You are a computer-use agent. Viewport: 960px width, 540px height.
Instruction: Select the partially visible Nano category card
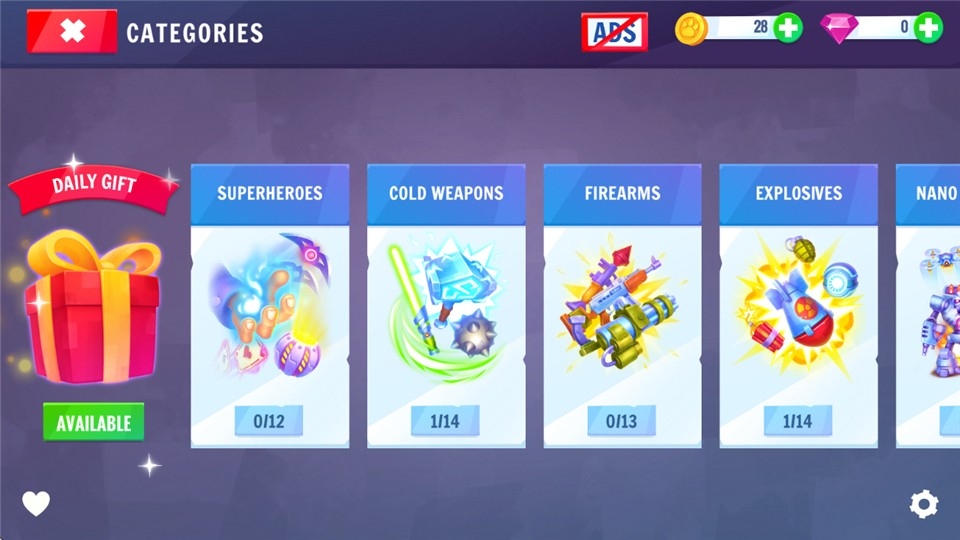[930, 306]
